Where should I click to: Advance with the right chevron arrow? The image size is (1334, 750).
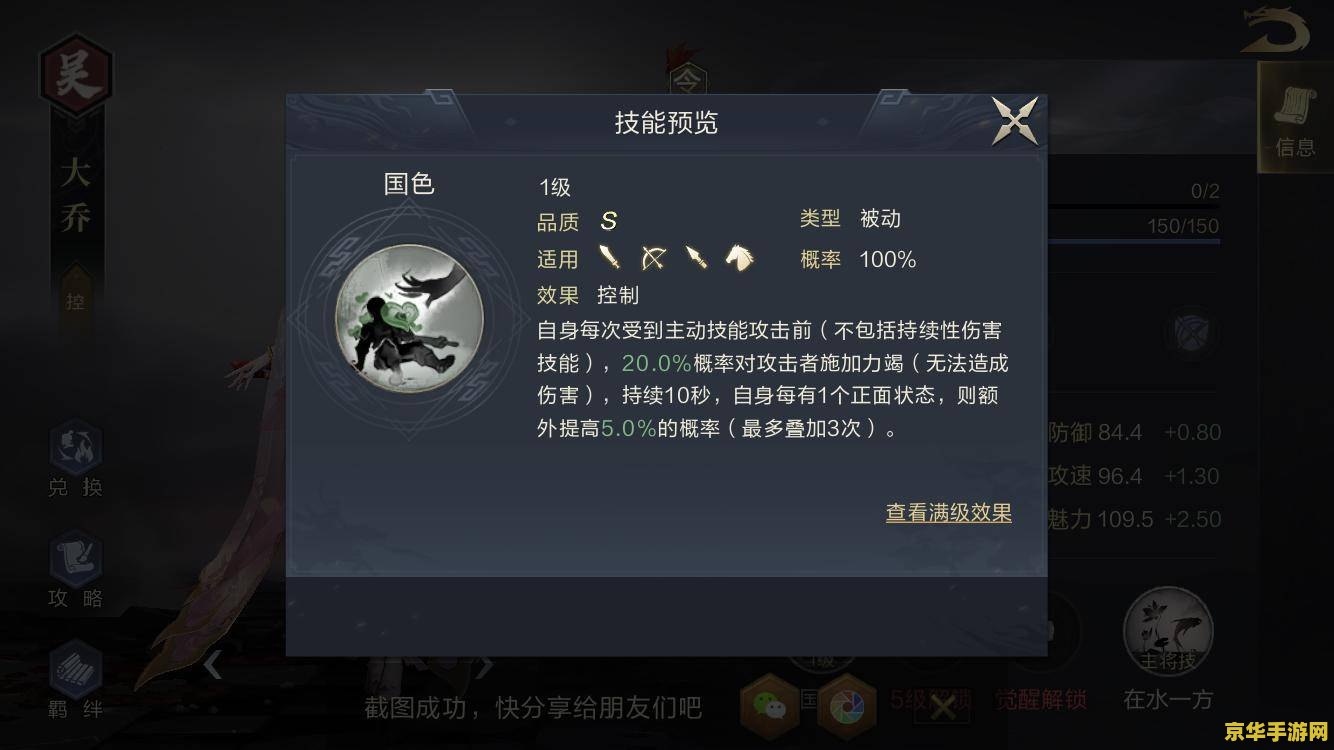coord(487,665)
